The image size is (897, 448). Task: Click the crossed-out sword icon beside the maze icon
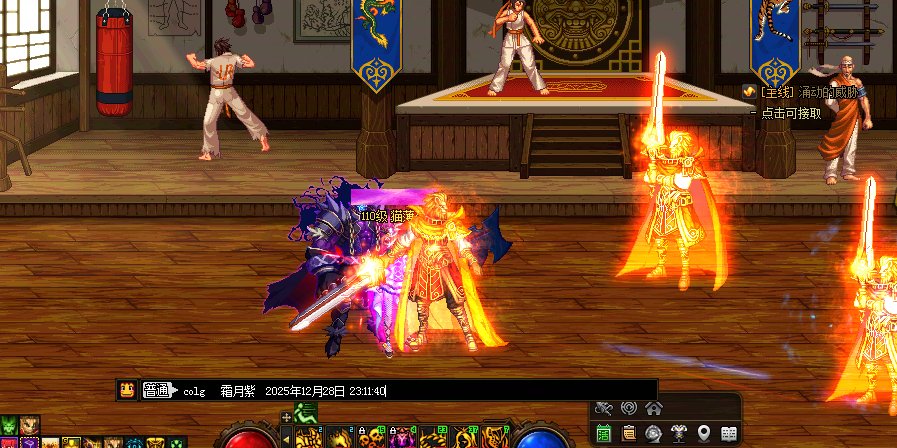603,408
